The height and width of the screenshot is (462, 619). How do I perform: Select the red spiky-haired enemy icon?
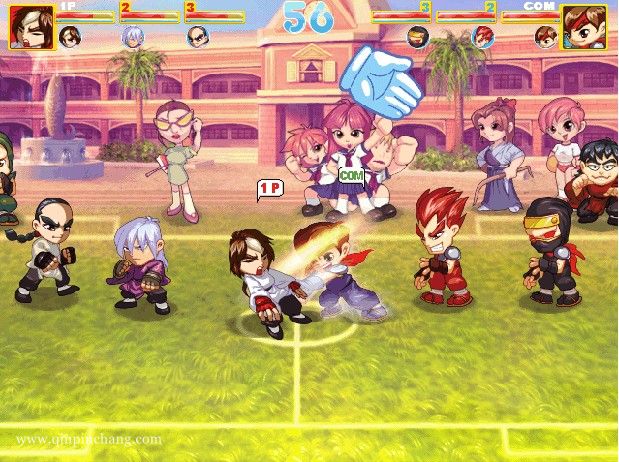(x=482, y=37)
